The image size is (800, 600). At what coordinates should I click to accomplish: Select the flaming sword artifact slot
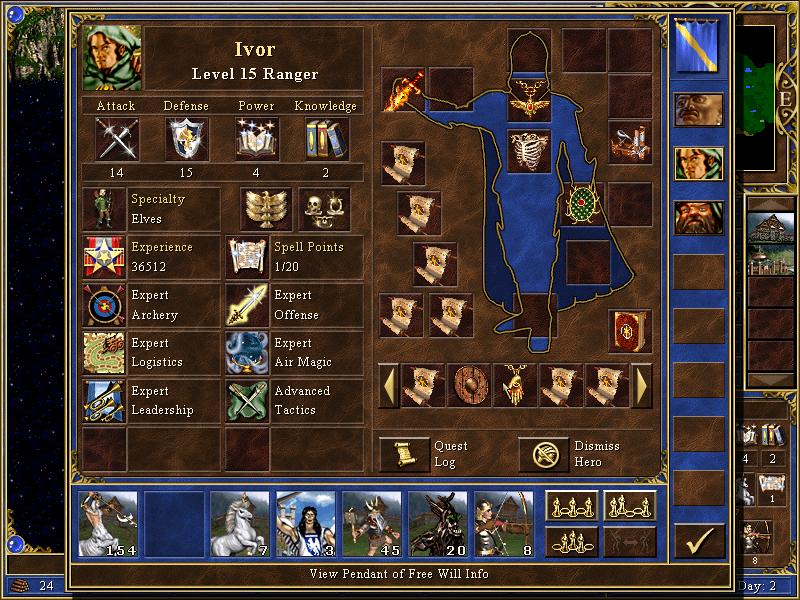(403, 88)
